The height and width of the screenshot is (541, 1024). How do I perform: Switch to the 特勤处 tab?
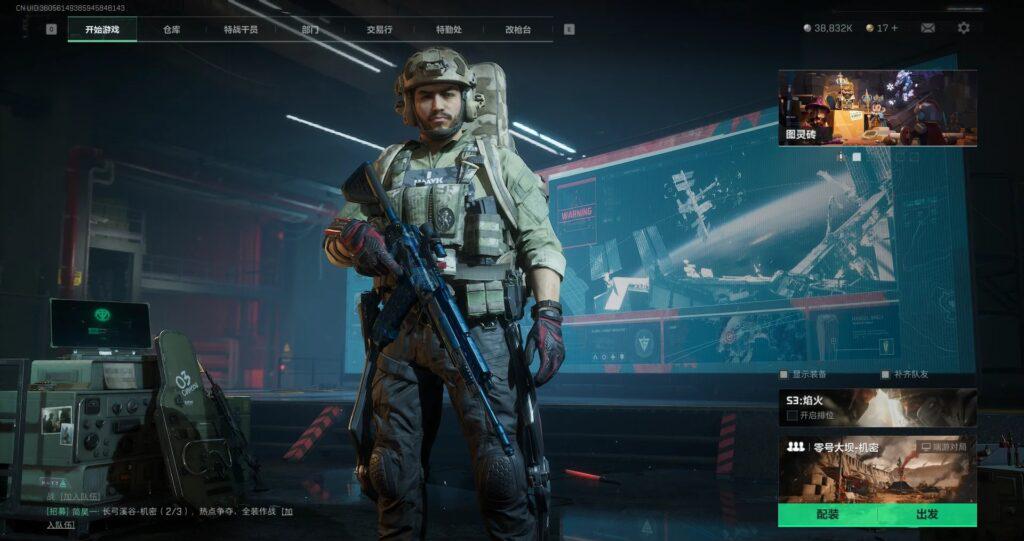point(448,29)
